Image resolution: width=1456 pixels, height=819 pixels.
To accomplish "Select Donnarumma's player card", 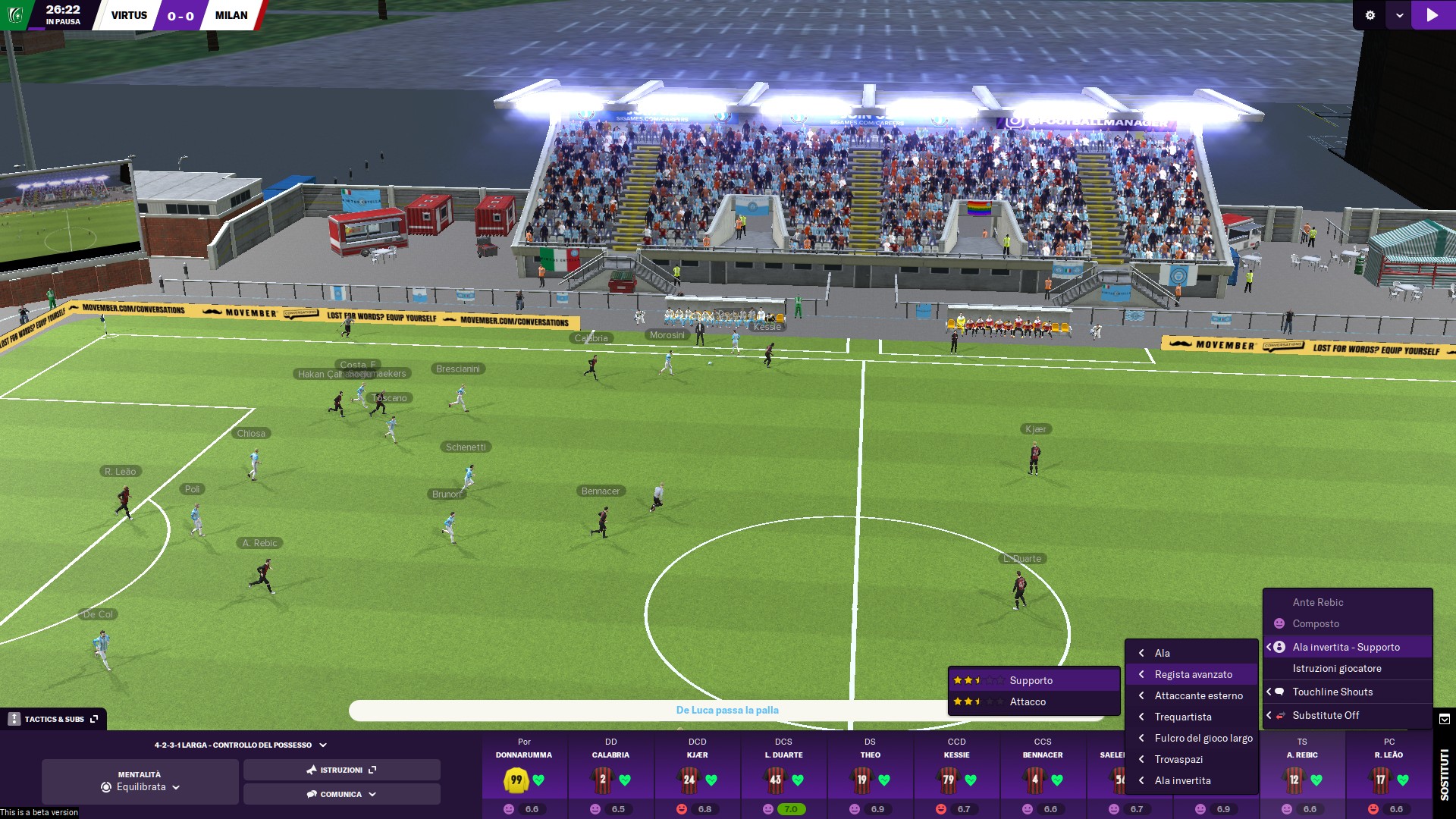I will click(524, 773).
